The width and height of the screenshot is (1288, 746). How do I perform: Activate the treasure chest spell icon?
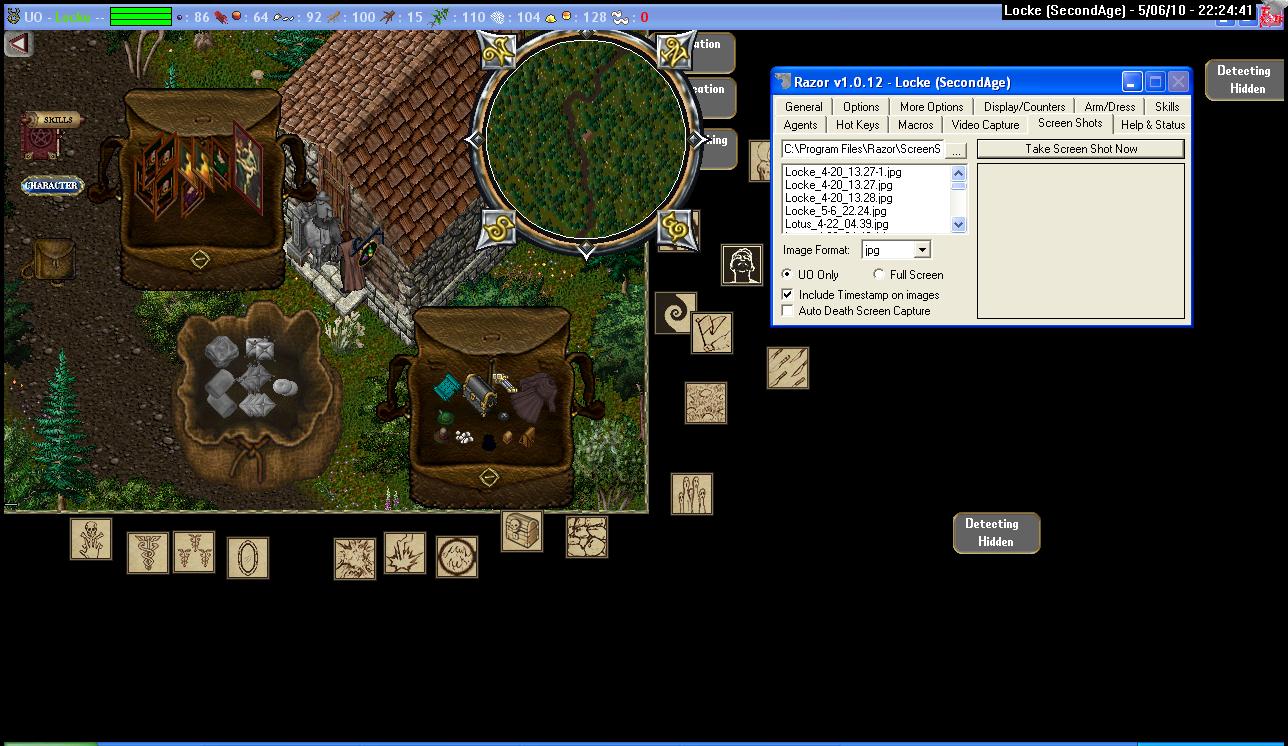point(522,531)
